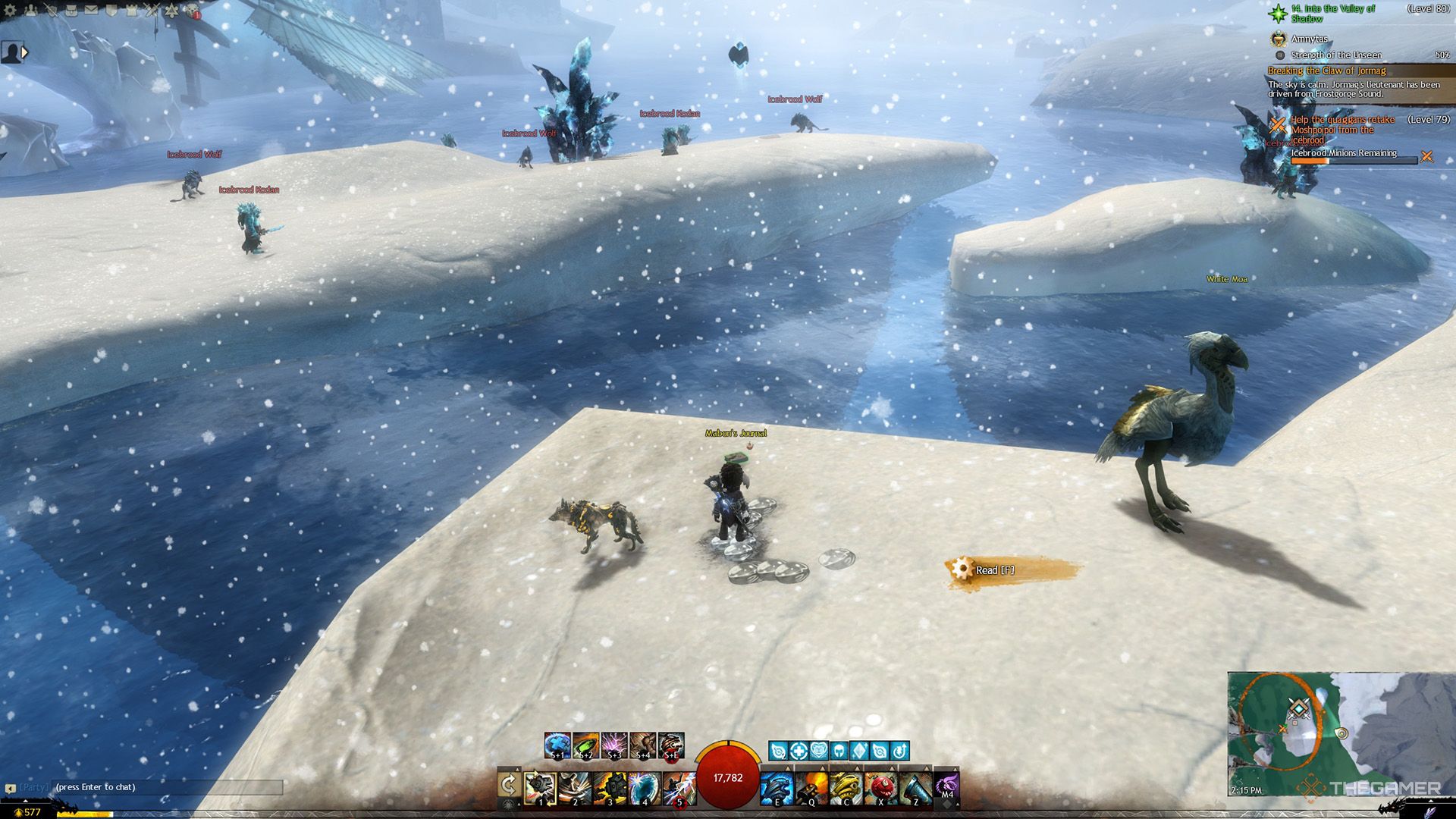Screen dimensions: 1456x819
Task: Trigger the S+1 blue cross profession skill
Action: tap(557, 745)
